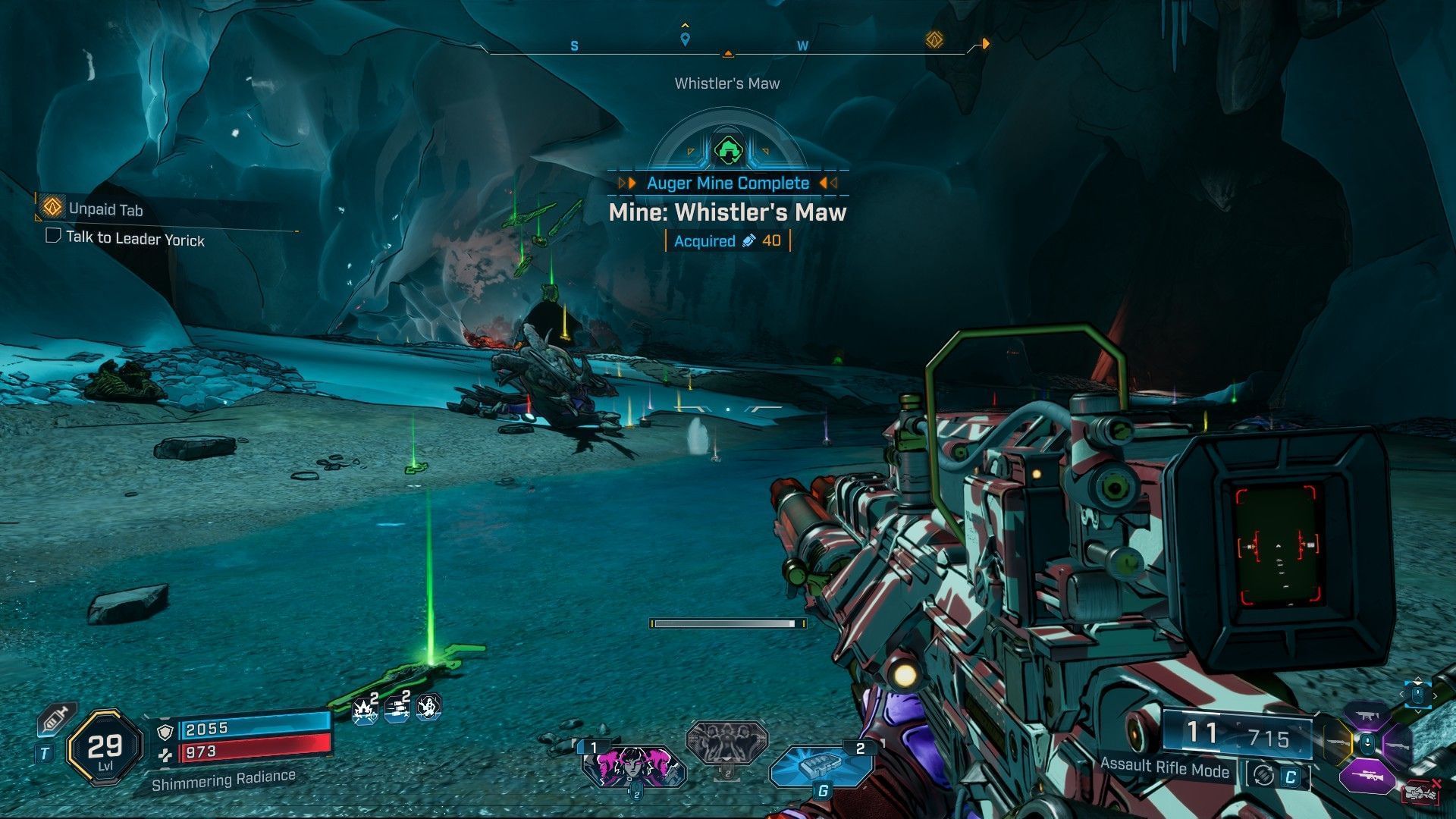
Task: Click the green Auger Mine completion icon
Action: click(x=727, y=149)
